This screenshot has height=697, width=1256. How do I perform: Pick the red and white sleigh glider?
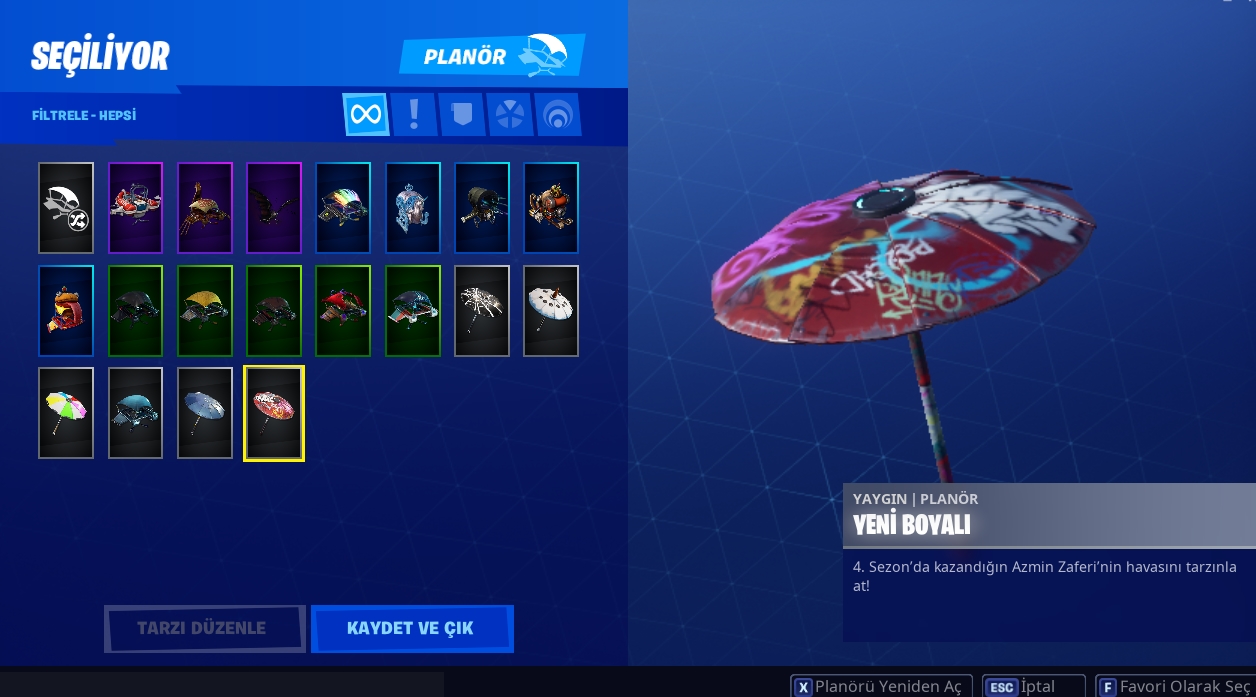click(135, 208)
